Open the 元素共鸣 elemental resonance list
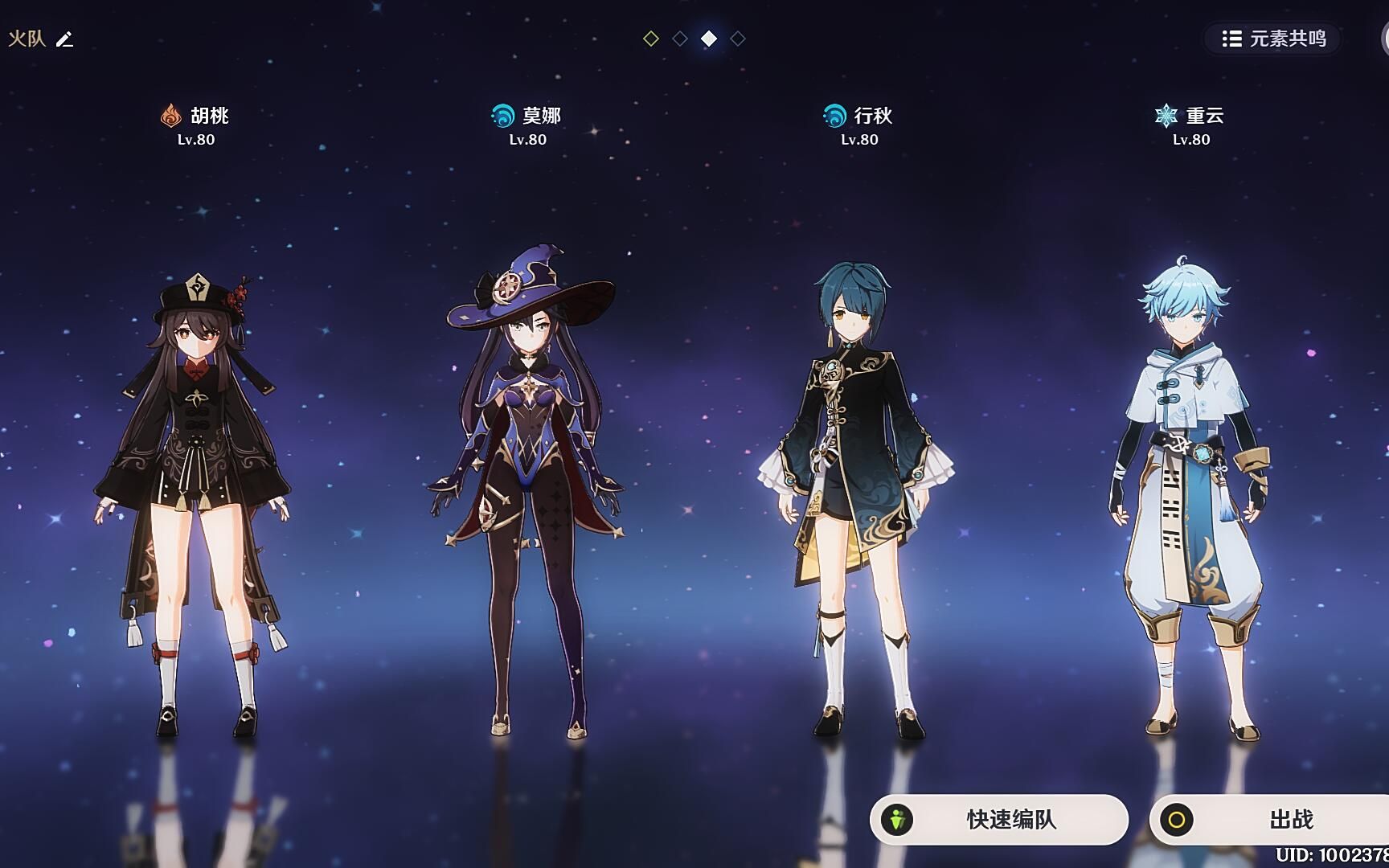Viewport: 1389px width, 868px height. pos(1273,39)
